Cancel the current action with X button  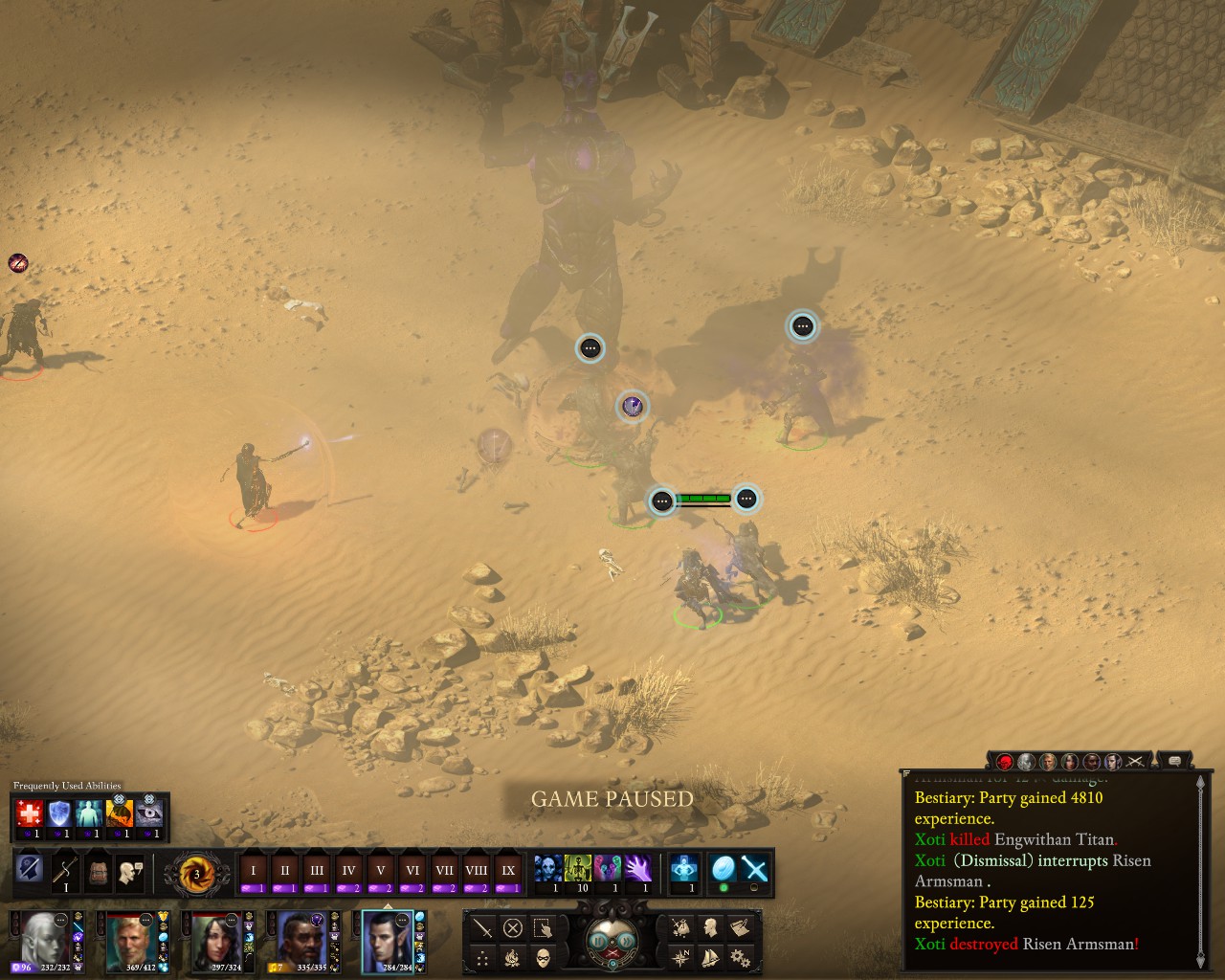(x=513, y=927)
